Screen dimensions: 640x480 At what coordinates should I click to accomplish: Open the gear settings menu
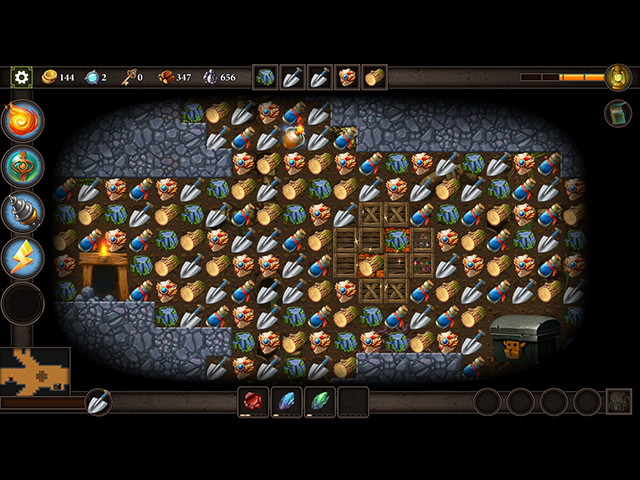click(x=21, y=77)
